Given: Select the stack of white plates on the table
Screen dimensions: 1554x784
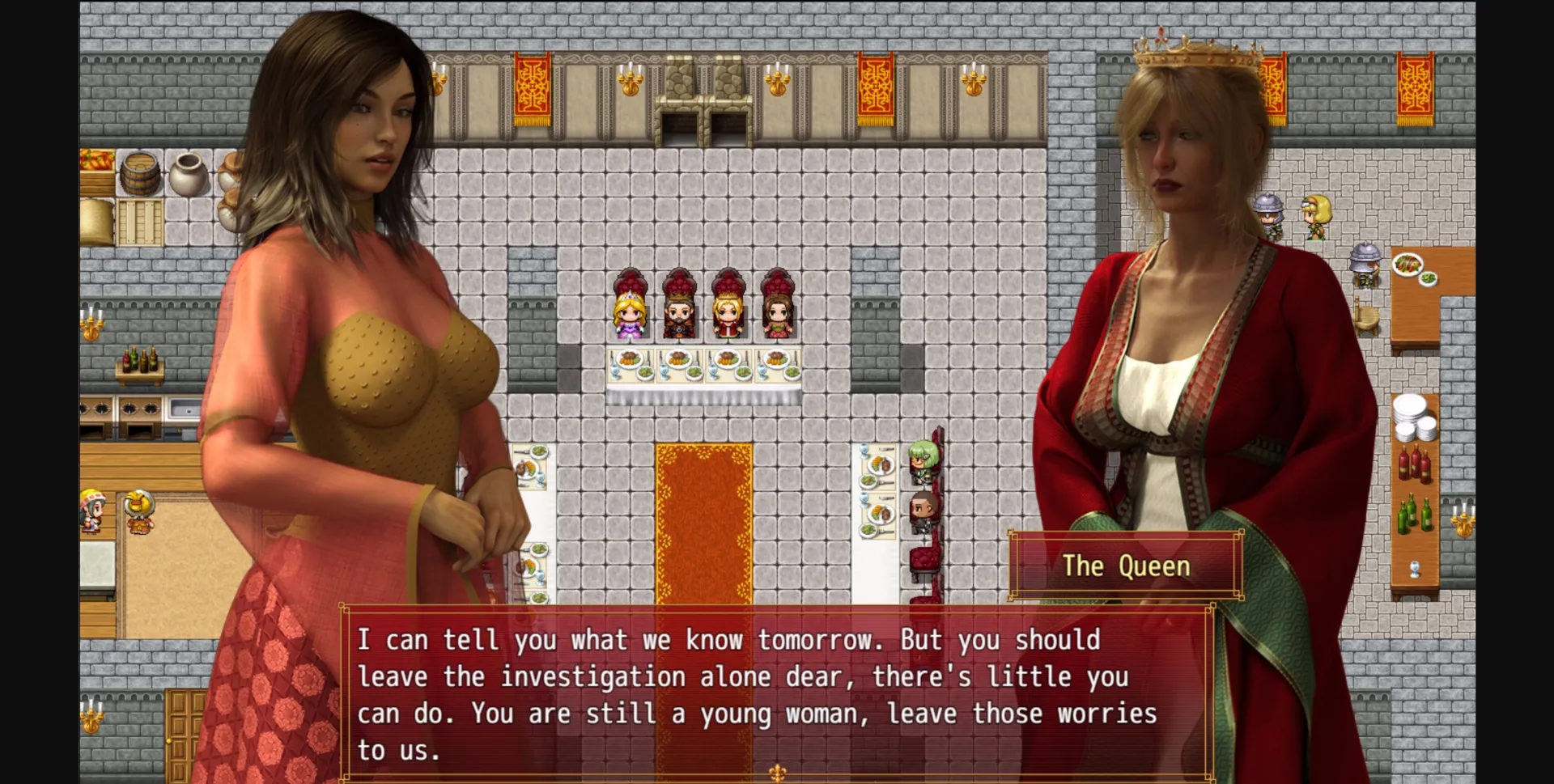Looking at the screenshot, I should point(1412,417).
